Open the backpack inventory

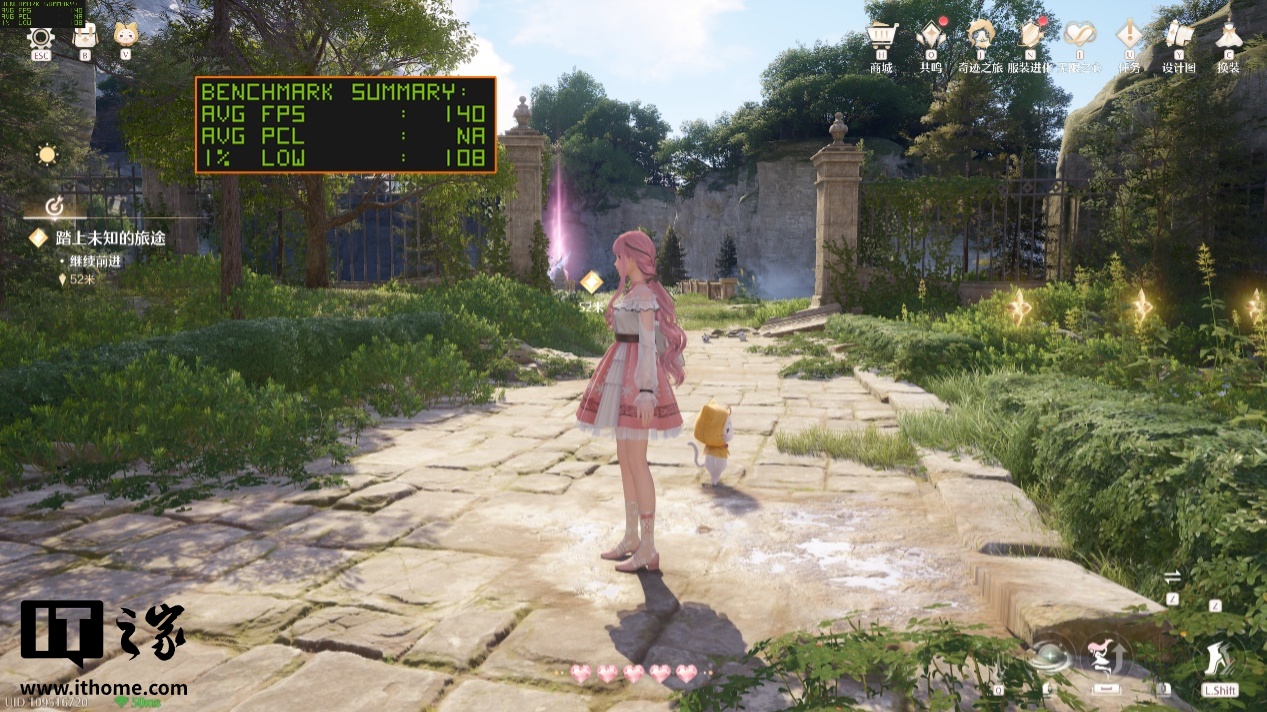click(x=85, y=37)
